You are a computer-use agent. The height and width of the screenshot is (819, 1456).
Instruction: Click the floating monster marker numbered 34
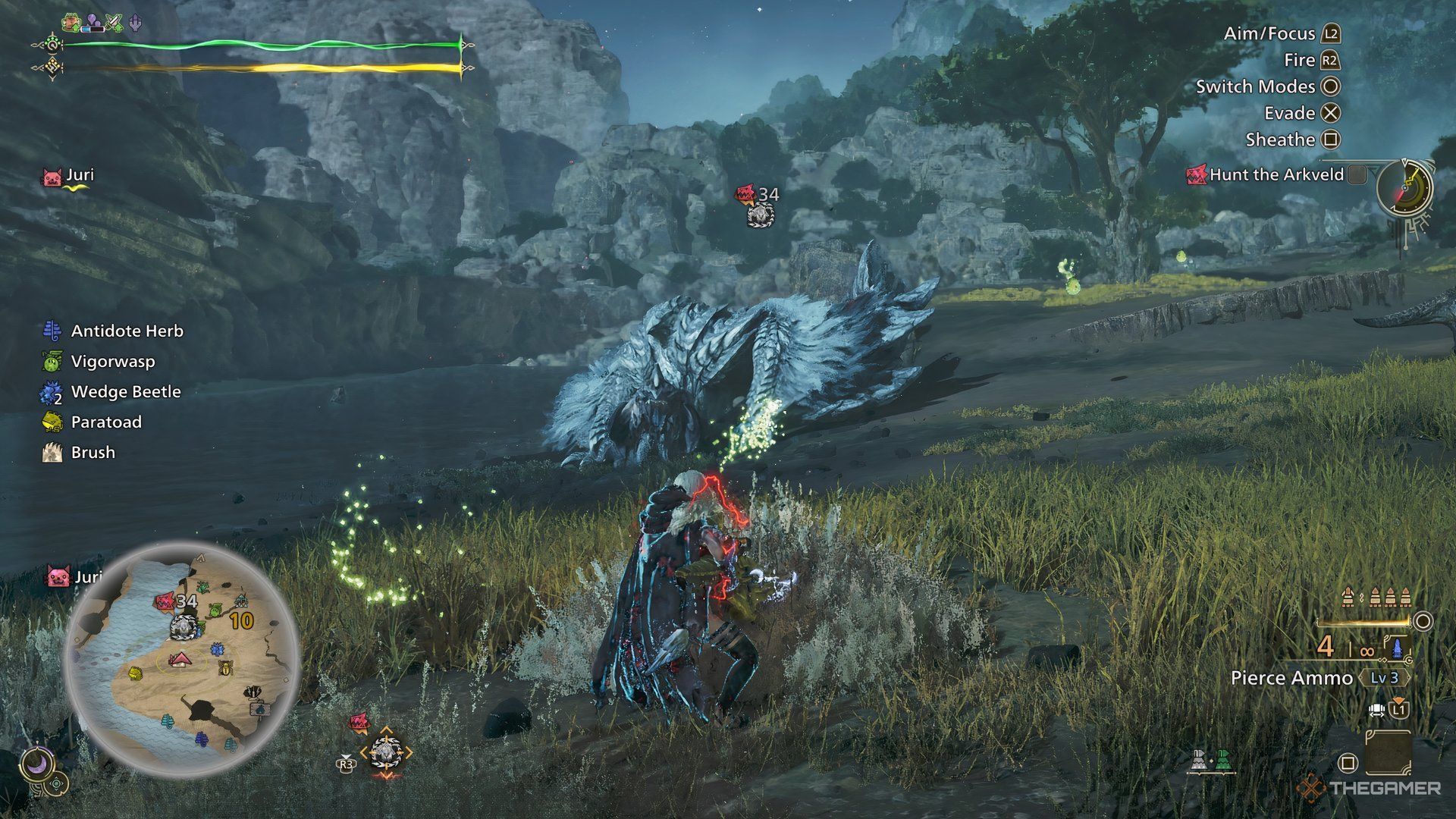[759, 206]
